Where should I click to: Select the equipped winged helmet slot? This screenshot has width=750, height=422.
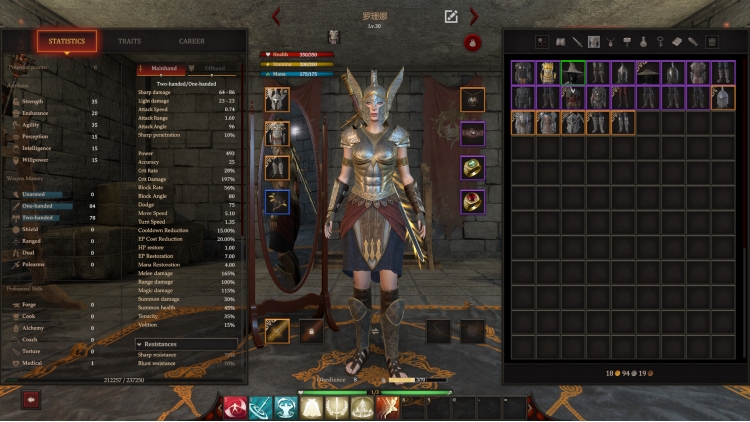pyautogui.click(x=277, y=99)
